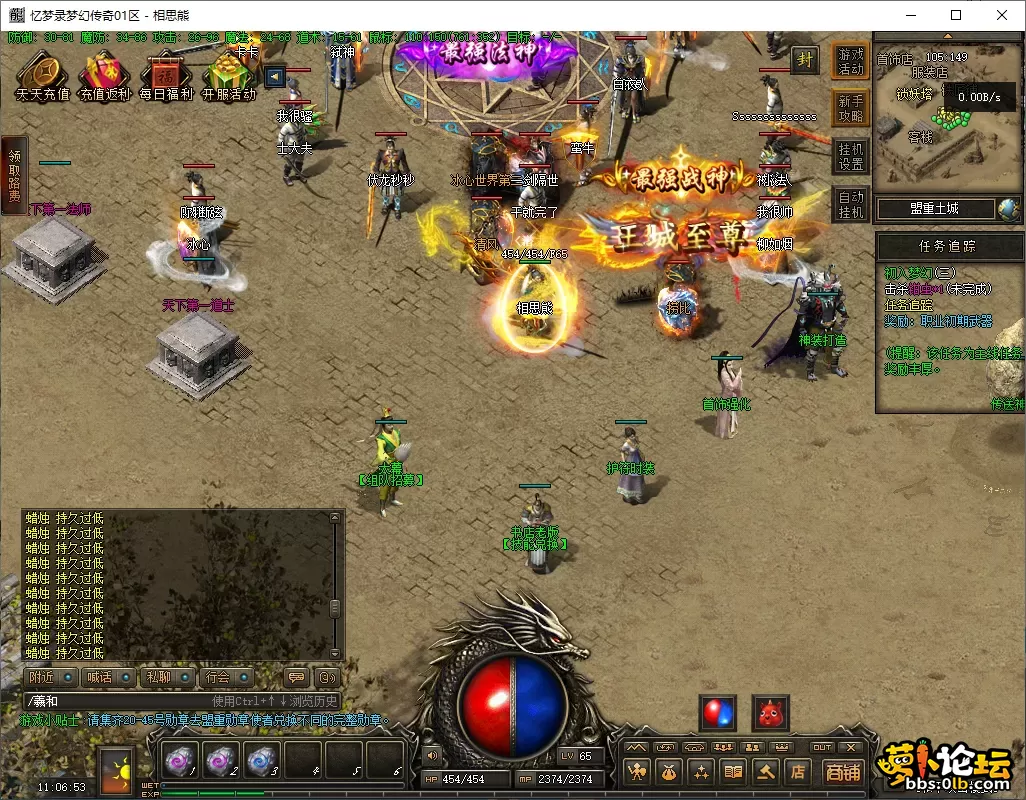
Task: Click the 封 button beside game events
Action: (x=805, y=60)
